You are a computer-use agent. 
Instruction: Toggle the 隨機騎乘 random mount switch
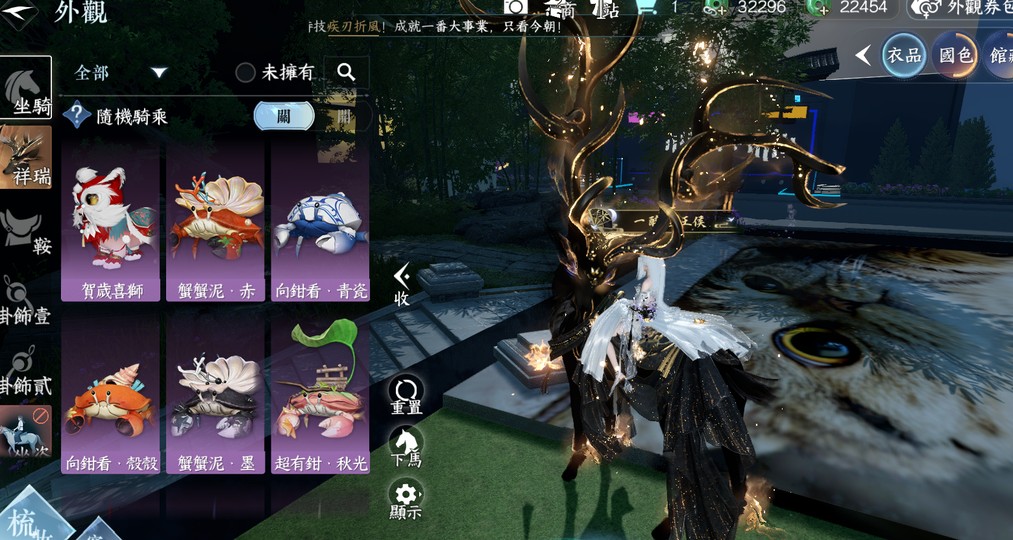coord(284,116)
